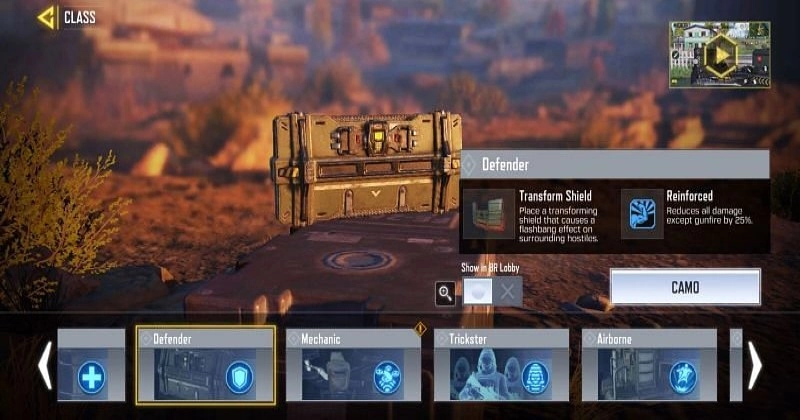Select the Defender class card
Viewport: 800px width, 420px height.
(x=205, y=366)
